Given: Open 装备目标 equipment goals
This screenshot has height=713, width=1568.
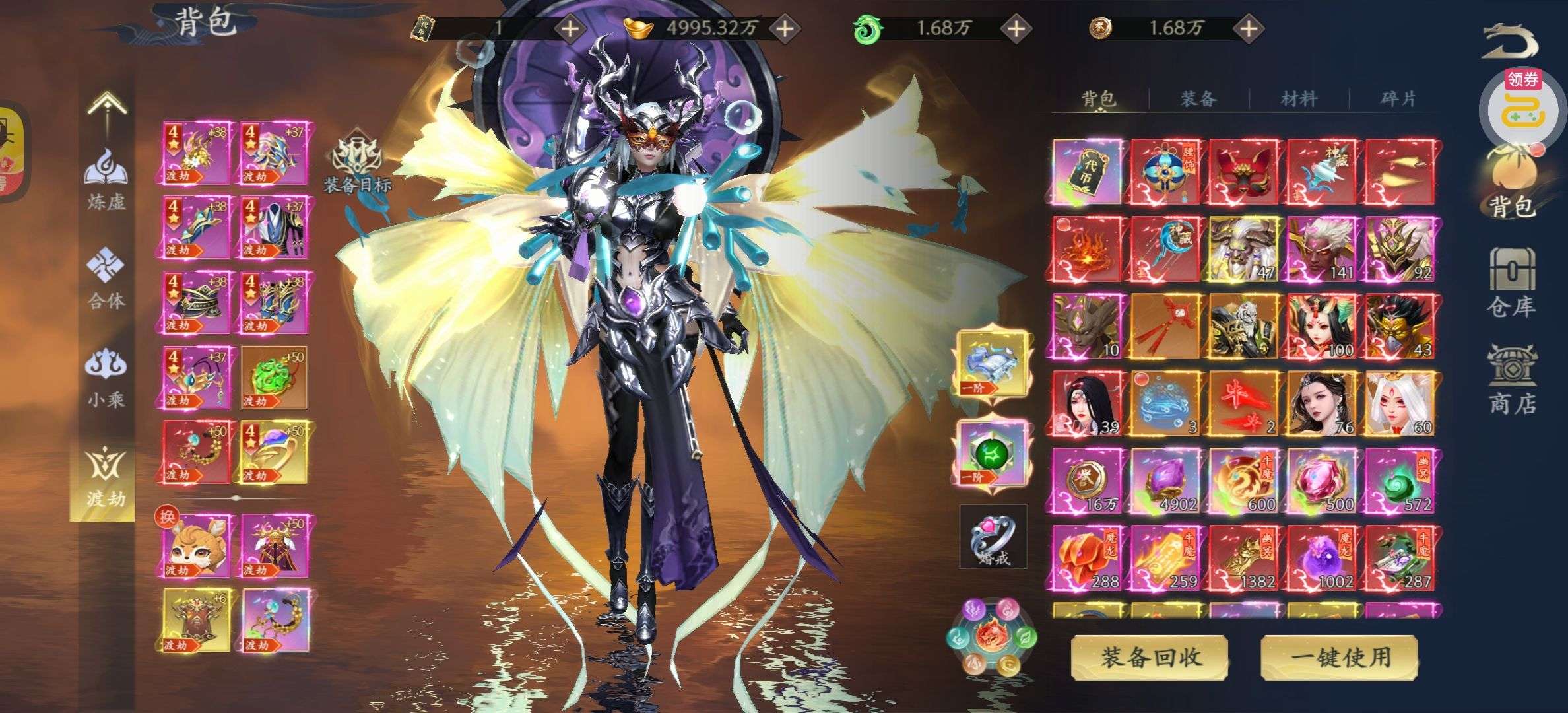Looking at the screenshot, I should click(358, 165).
